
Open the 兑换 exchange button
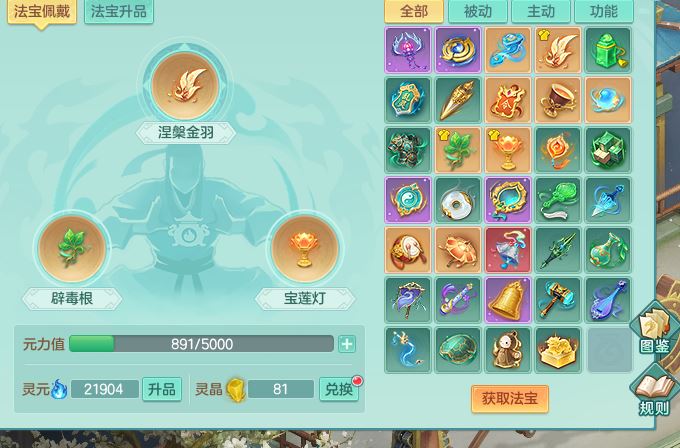[339, 389]
